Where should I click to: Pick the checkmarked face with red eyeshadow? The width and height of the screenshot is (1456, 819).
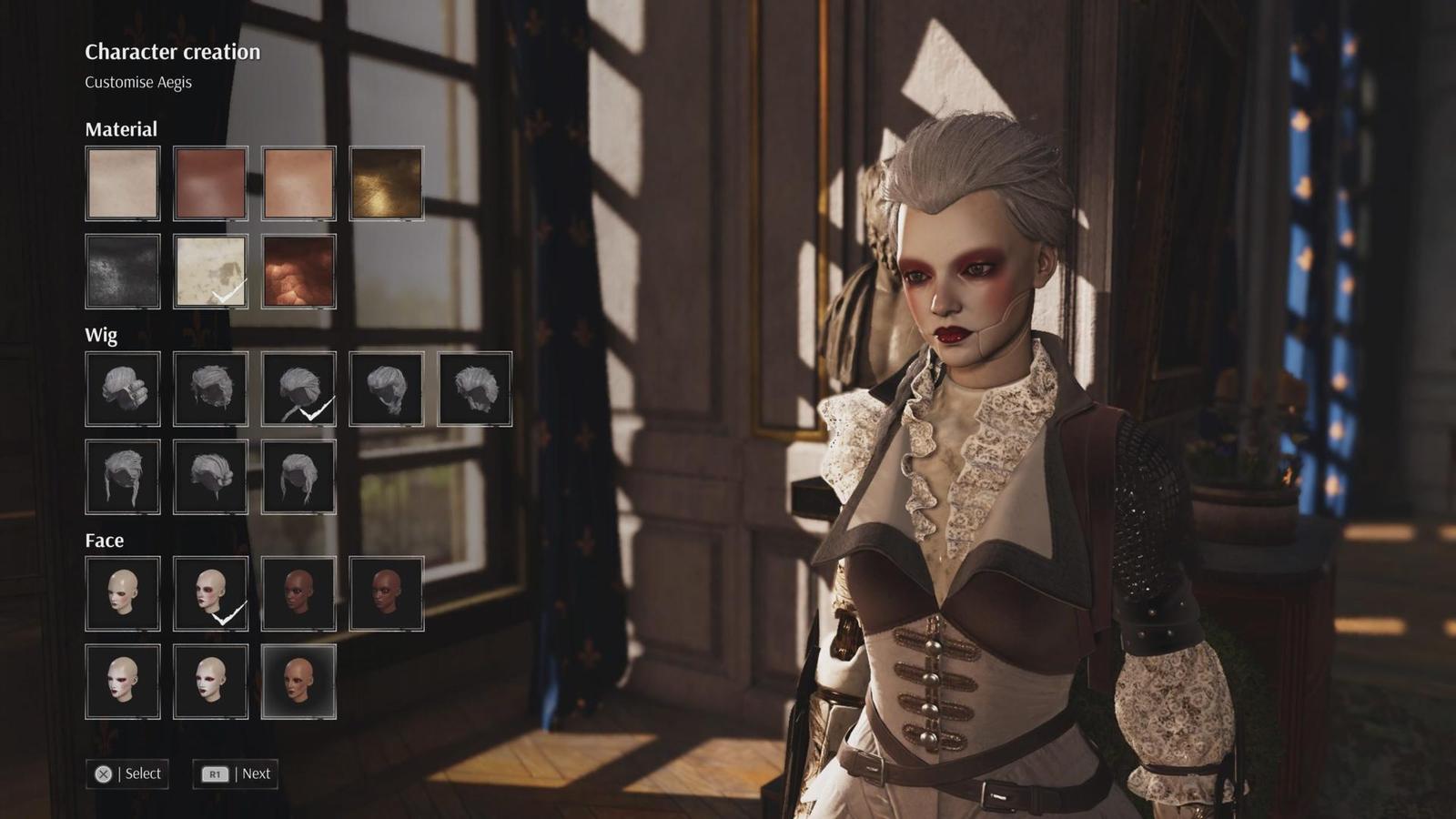point(210,593)
